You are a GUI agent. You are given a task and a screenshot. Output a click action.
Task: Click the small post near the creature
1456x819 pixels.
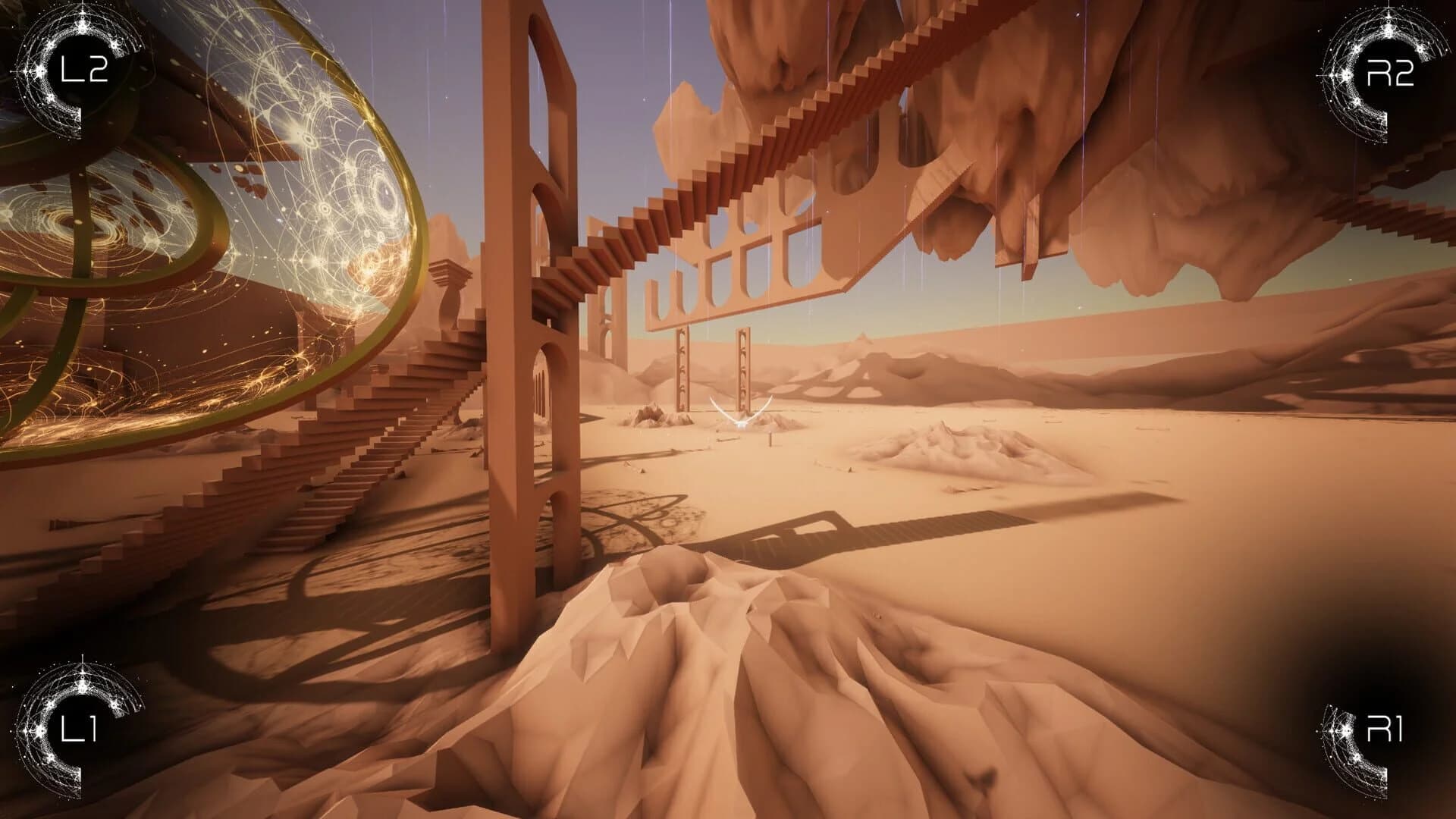click(x=770, y=441)
